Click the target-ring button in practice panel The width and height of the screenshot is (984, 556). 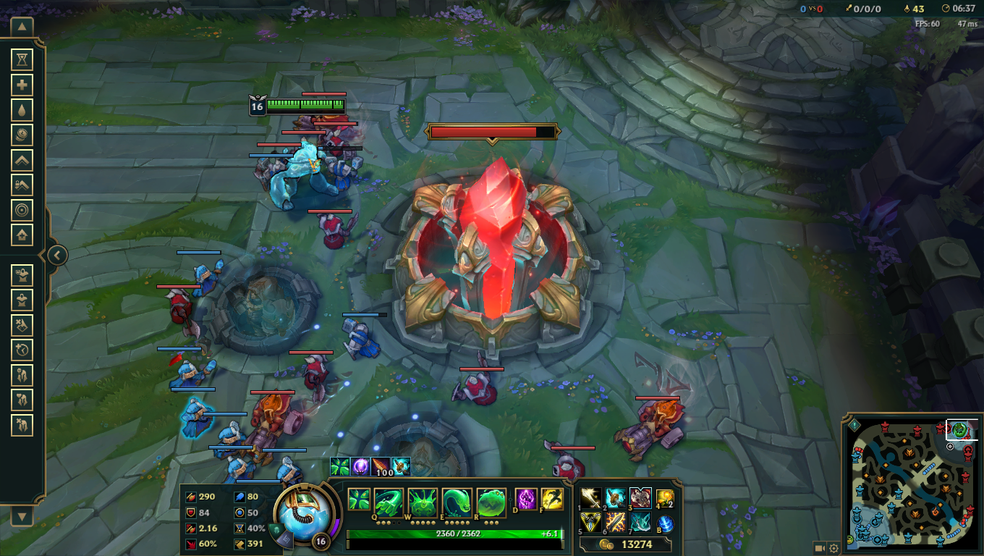pos(21,210)
